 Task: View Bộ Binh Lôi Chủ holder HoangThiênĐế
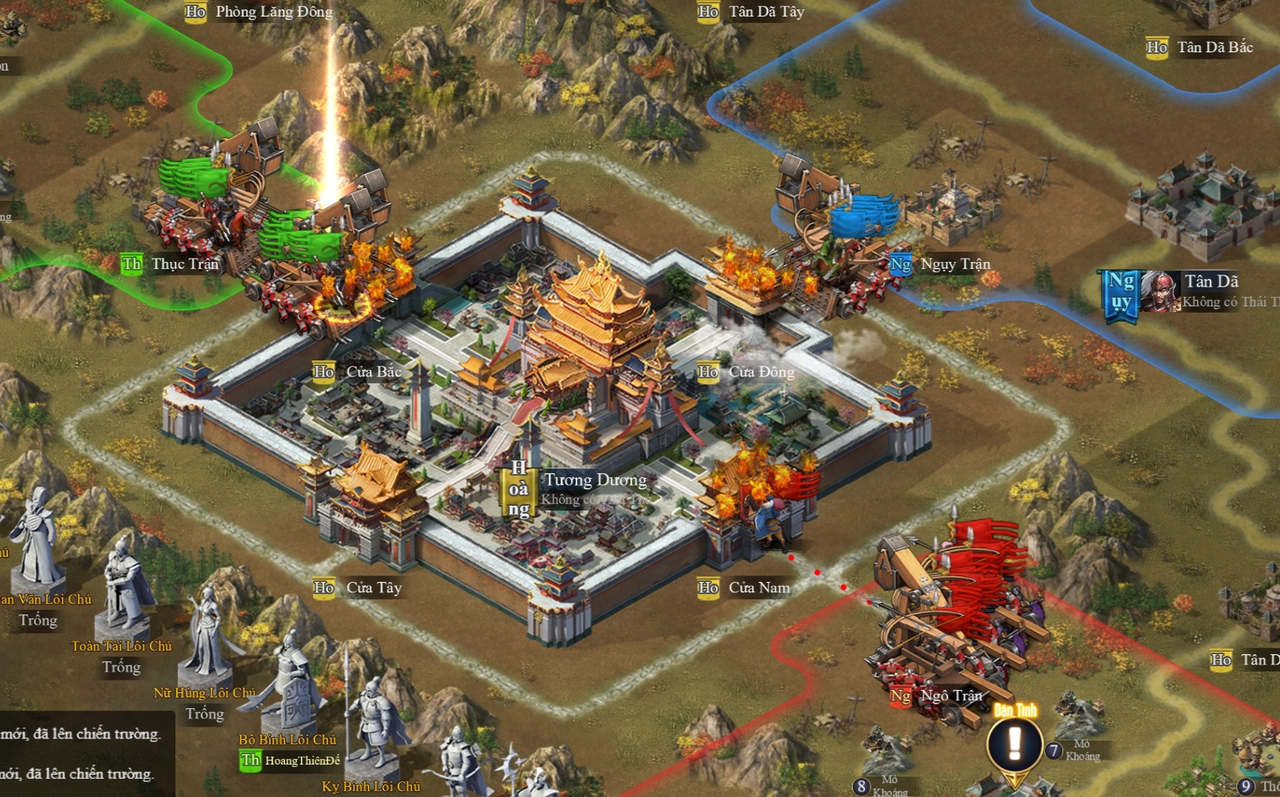point(302,761)
